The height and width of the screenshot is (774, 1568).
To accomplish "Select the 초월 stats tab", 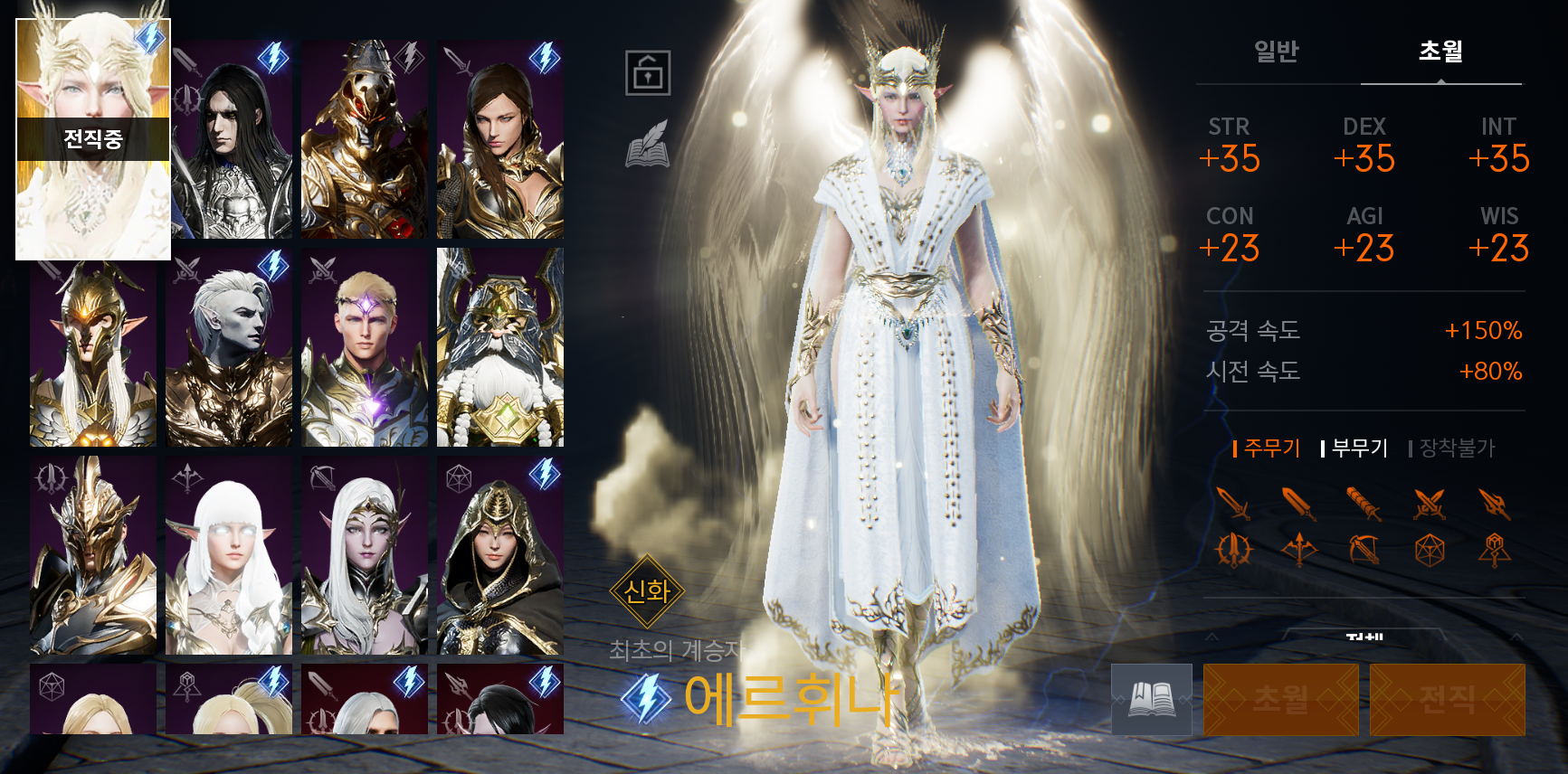I will click(1440, 52).
